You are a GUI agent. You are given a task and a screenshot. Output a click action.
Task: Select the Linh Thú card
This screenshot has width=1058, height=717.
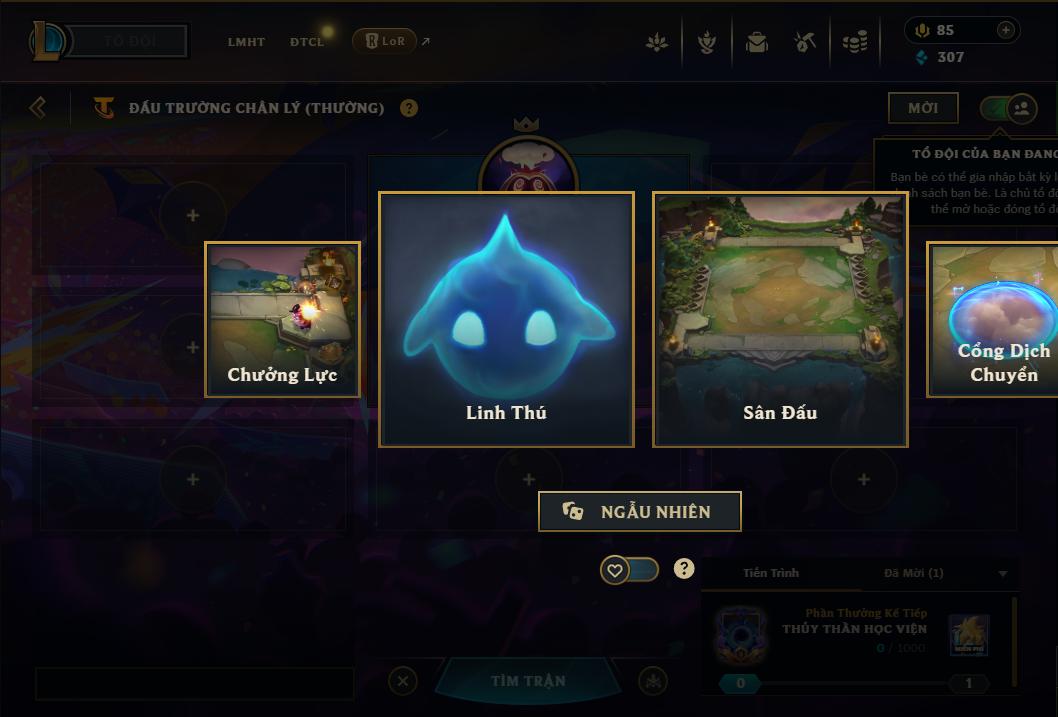click(x=506, y=319)
